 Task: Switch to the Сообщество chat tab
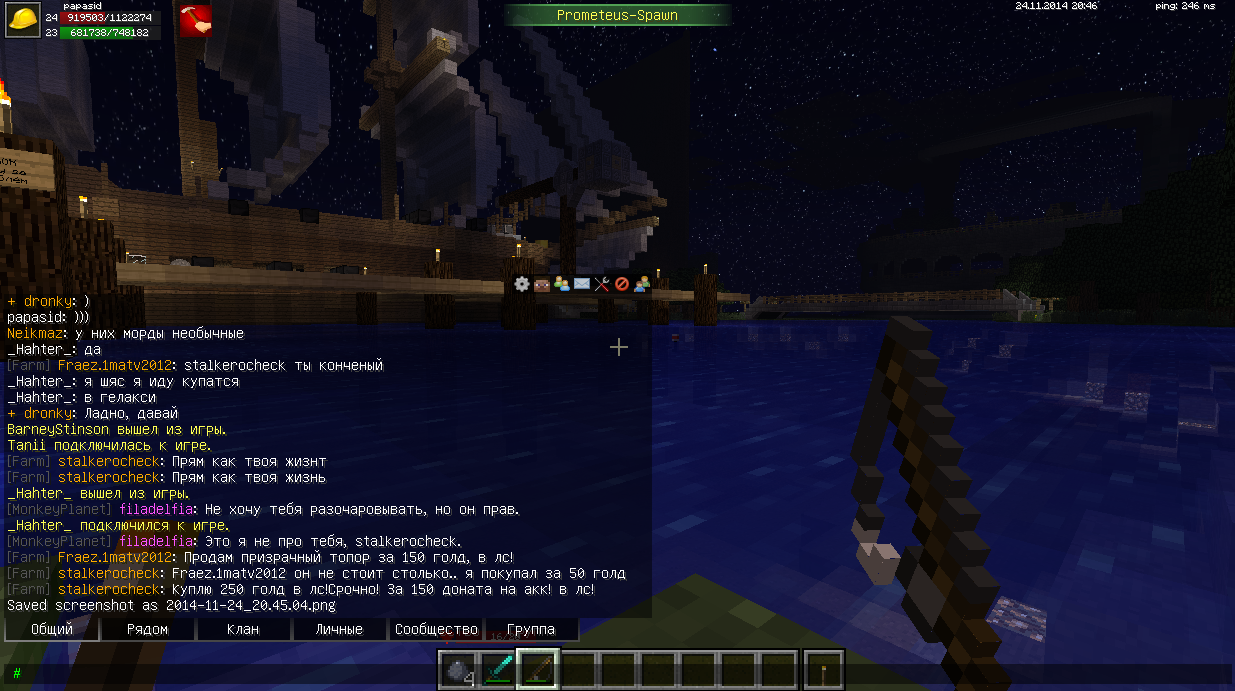(435, 629)
